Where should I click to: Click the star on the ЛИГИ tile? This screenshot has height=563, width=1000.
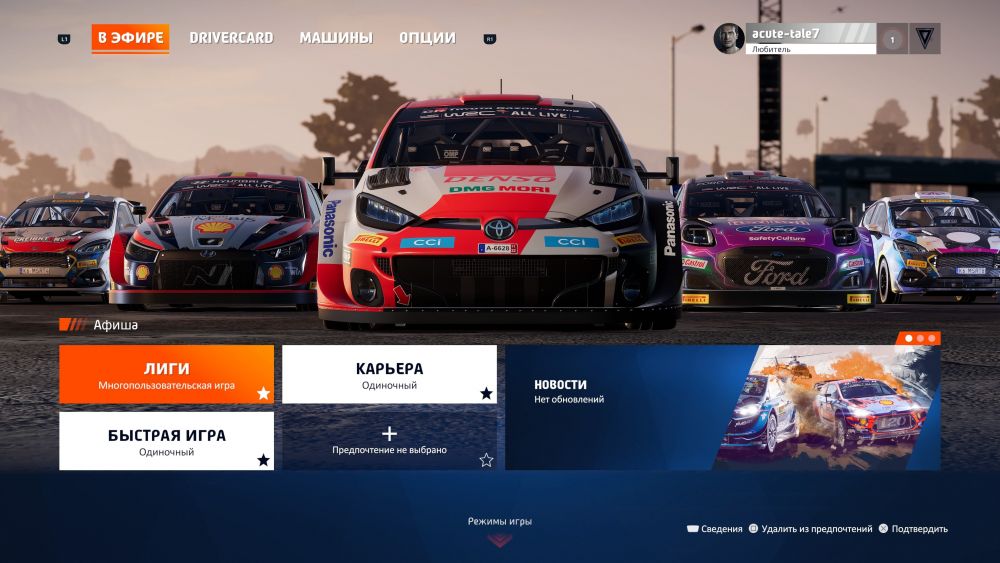click(263, 393)
